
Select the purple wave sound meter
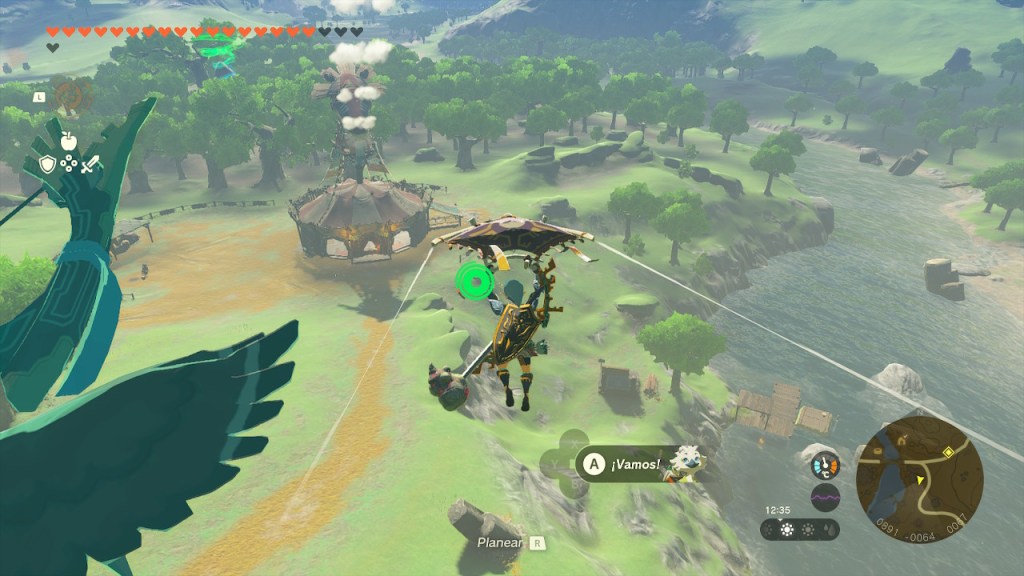click(825, 497)
